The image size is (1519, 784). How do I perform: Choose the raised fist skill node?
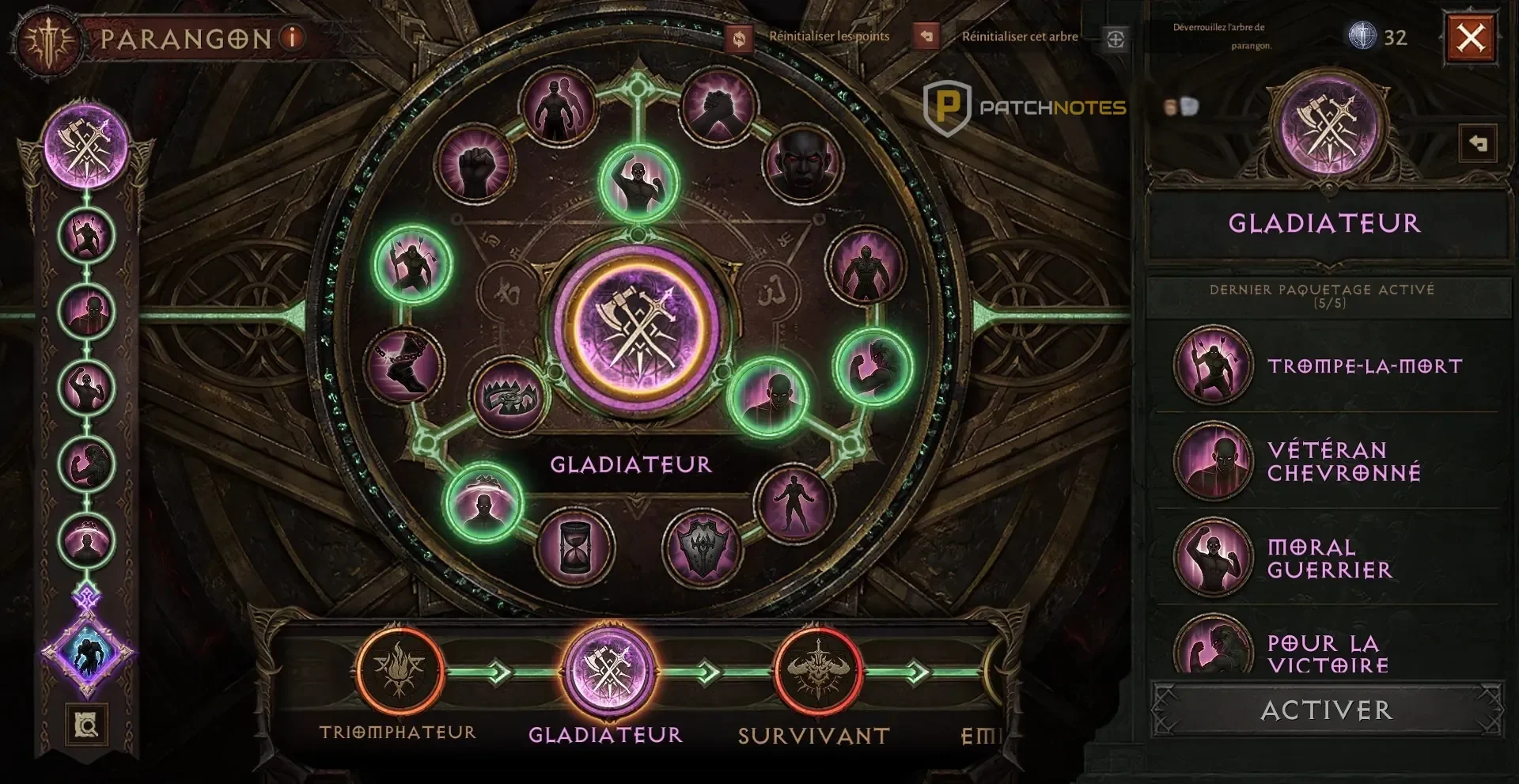pos(475,165)
